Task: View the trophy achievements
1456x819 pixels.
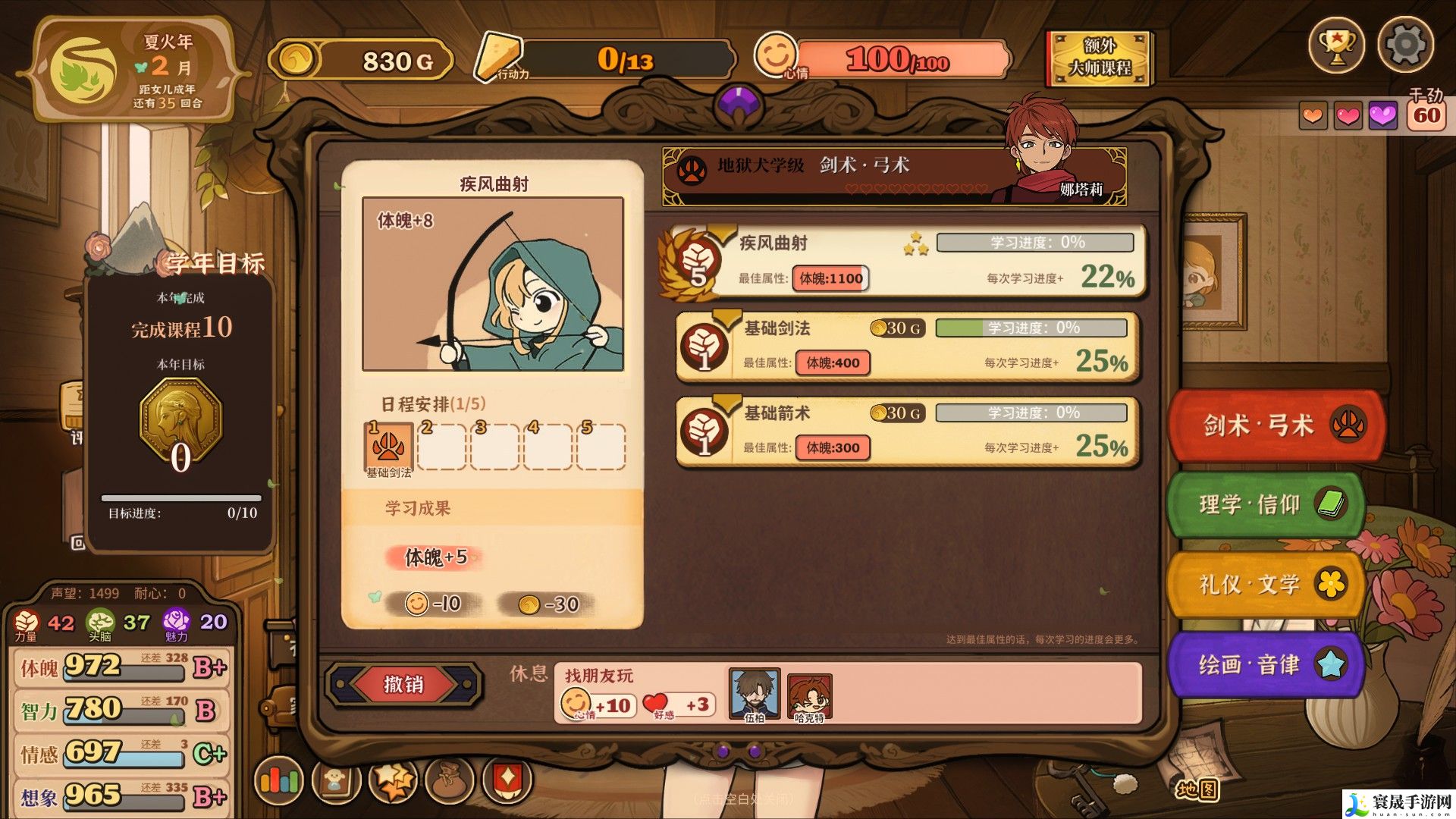Action: [1336, 45]
